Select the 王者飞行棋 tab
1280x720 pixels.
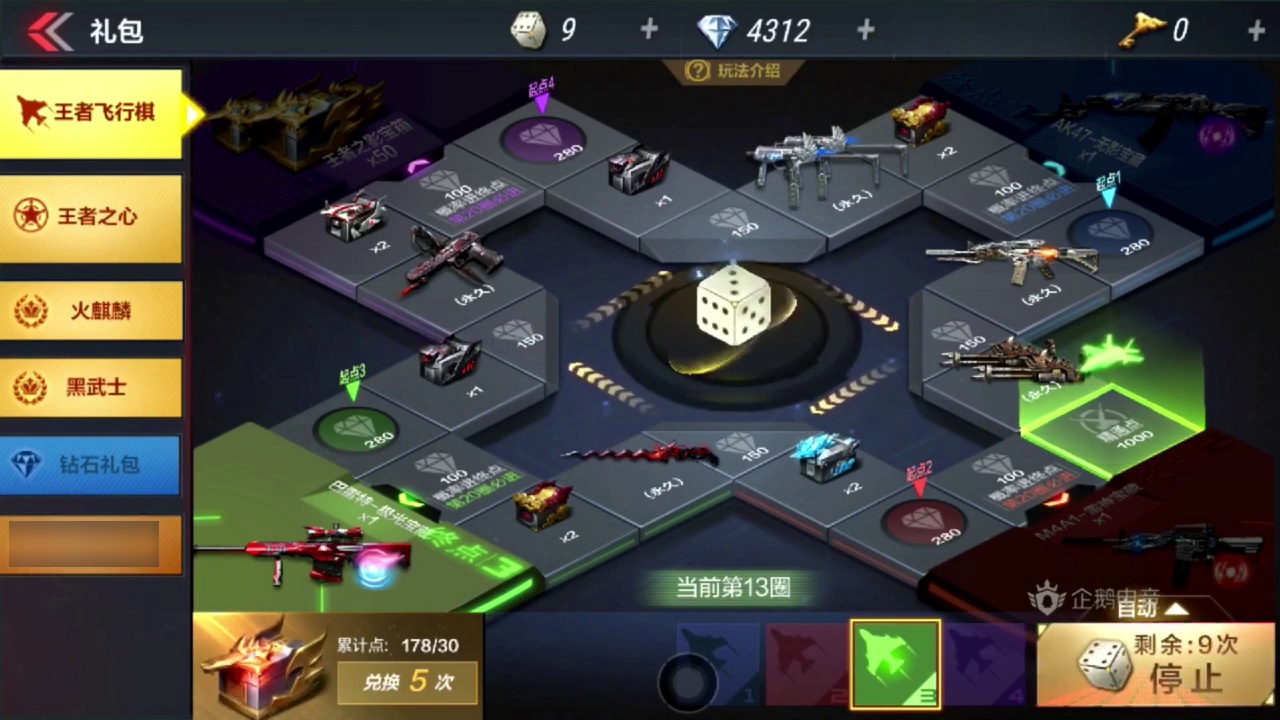click(91, 113)
